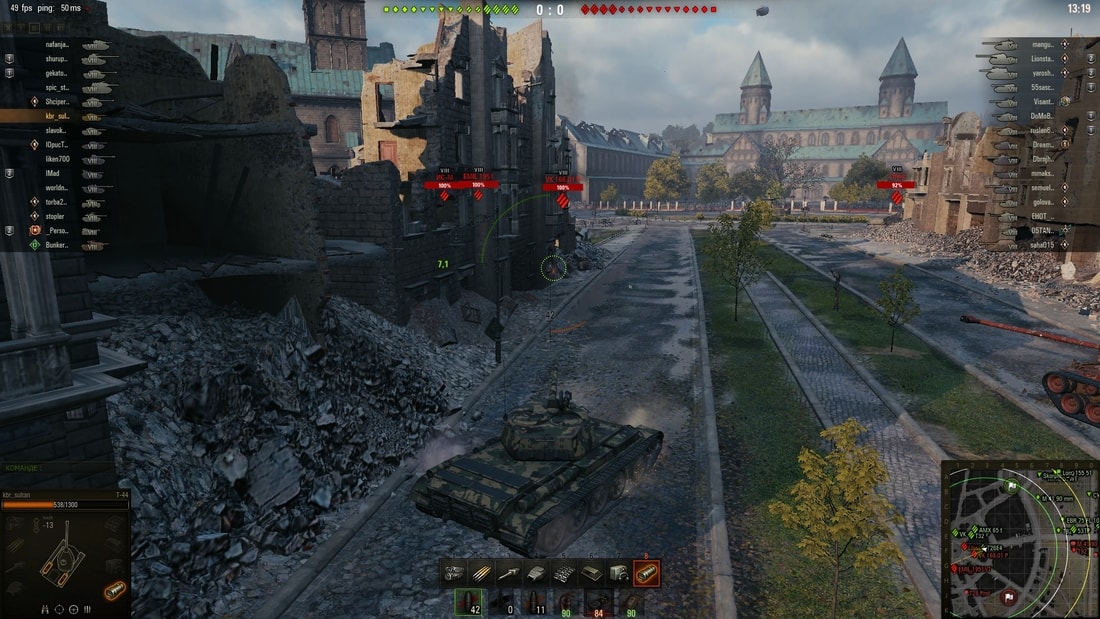Click the gun module icon in the damage bar
Viewport: 1100px width, 619px height.
tap(510, 573)
